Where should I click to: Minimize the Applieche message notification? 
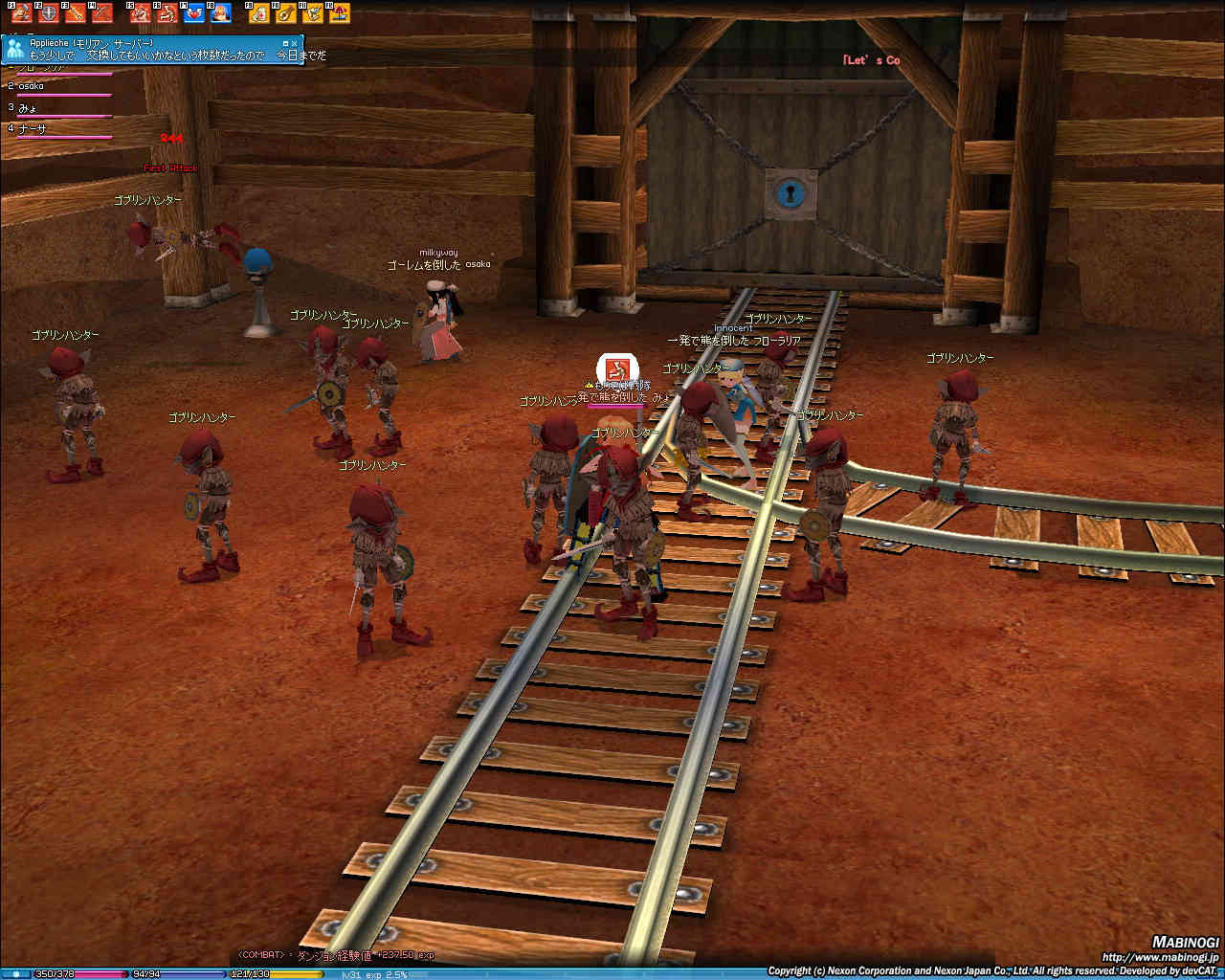tap(285, 43)
